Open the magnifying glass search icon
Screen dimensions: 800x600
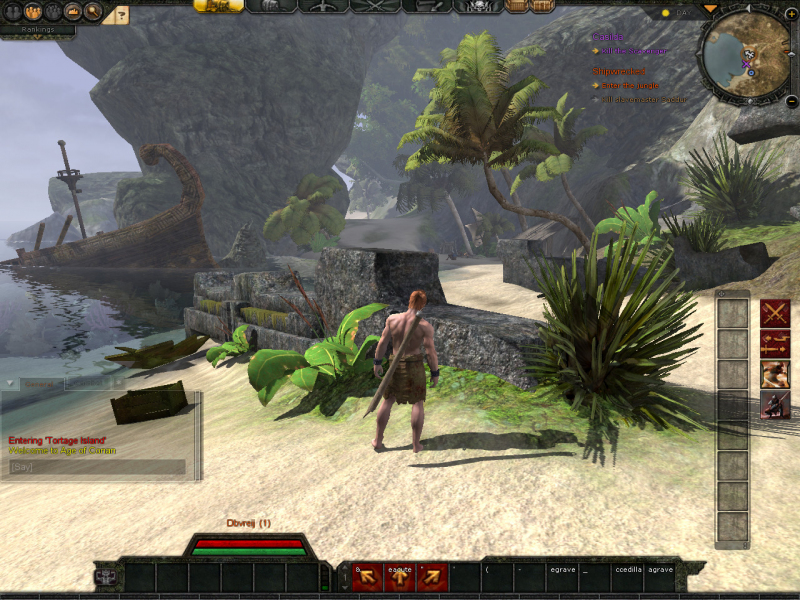93,12
